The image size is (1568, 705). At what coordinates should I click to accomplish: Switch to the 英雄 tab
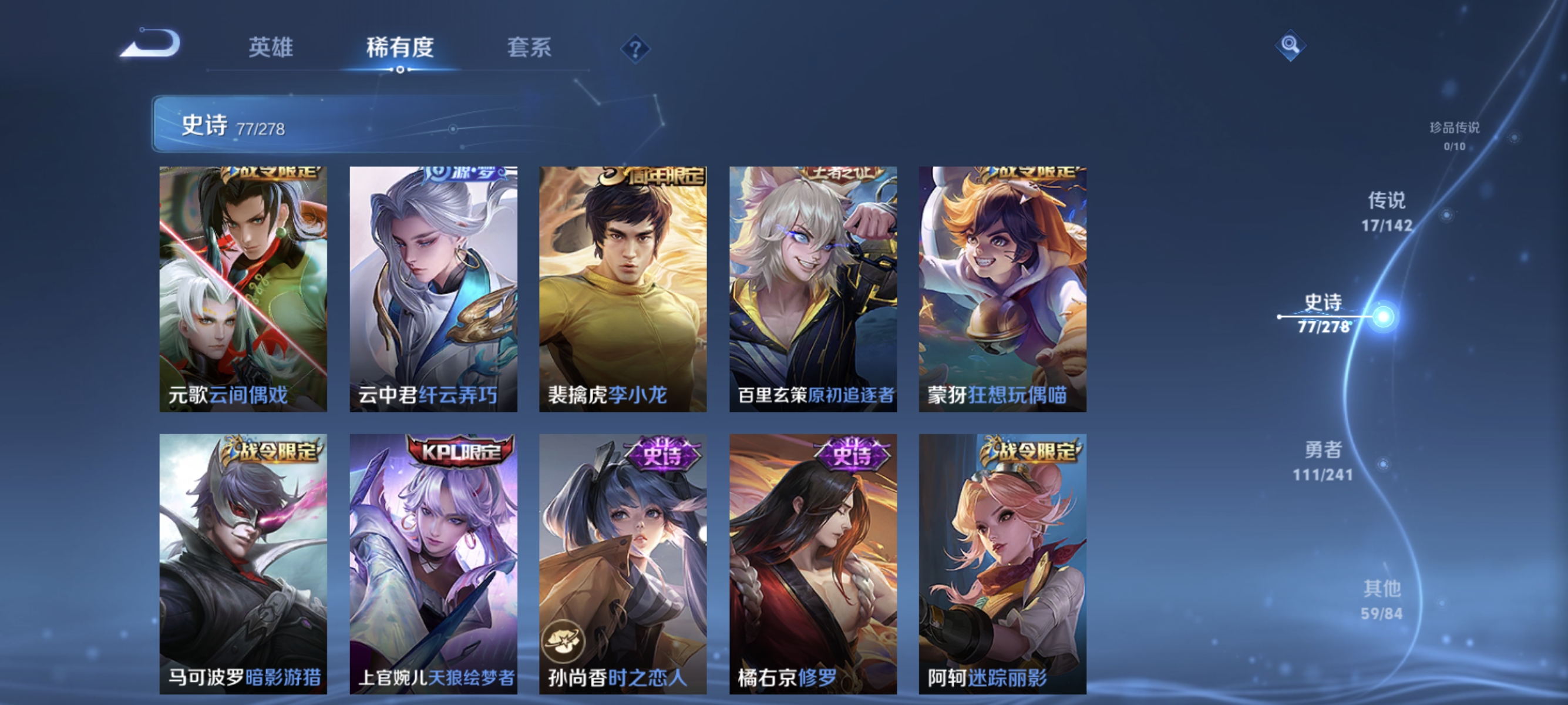tap(272, 49)
